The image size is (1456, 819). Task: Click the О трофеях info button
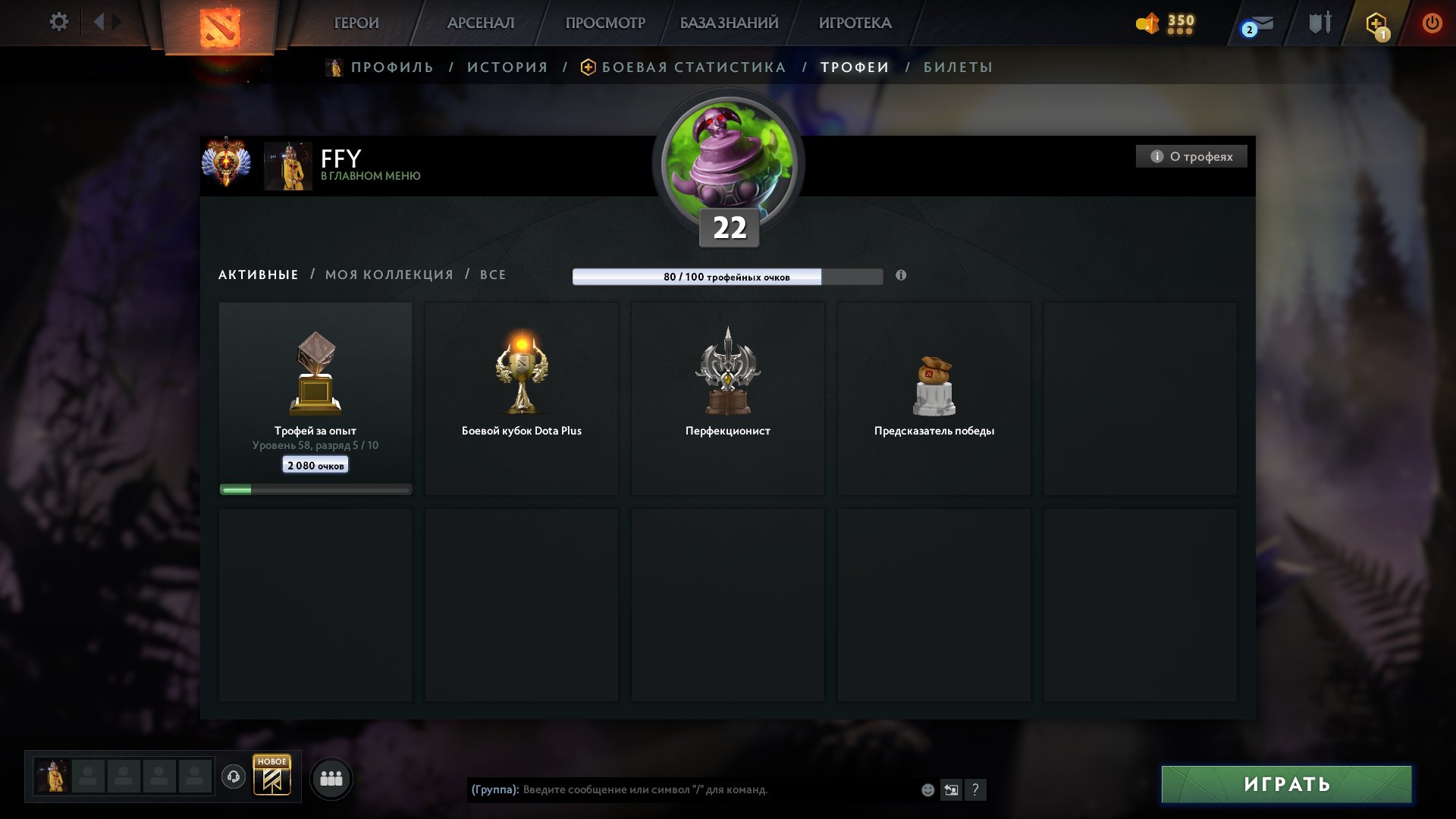click(1191, 156)
